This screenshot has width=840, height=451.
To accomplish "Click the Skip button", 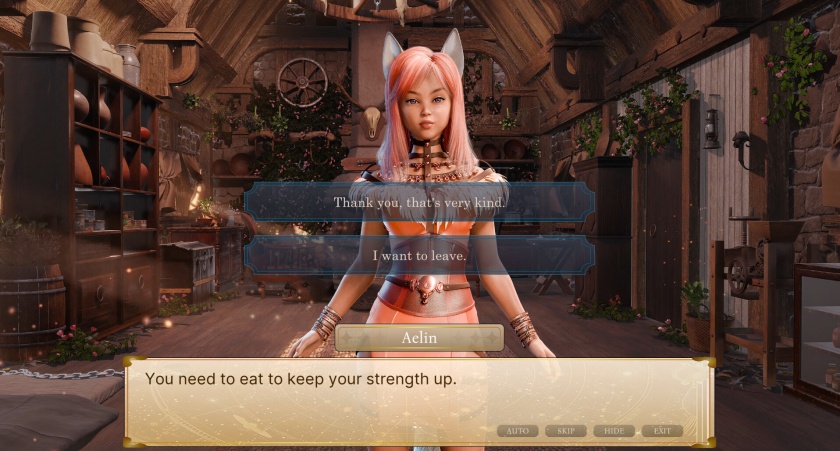I will coord(566,431).
